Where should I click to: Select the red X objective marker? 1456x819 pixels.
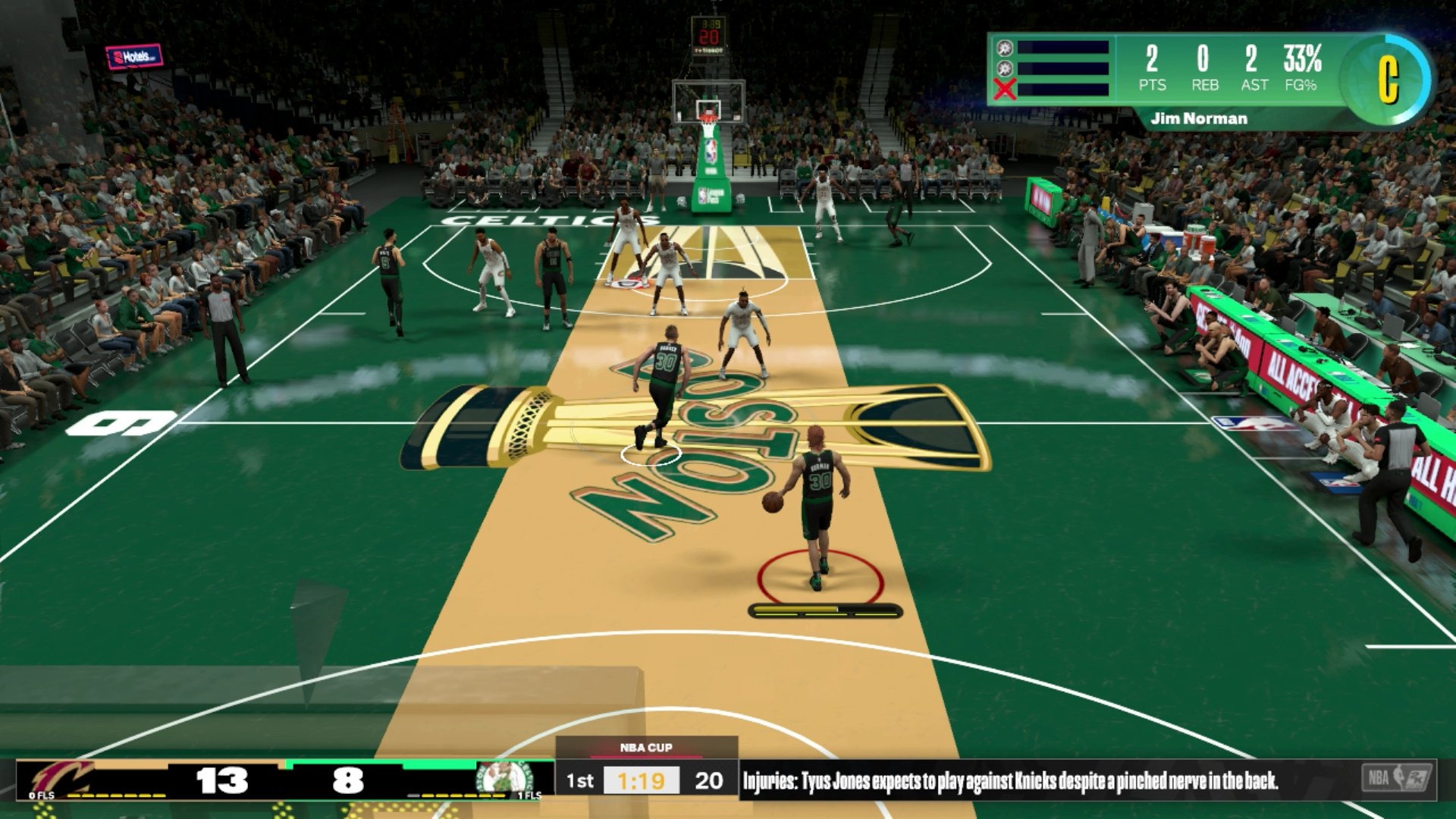click(x=1005, y=90)
